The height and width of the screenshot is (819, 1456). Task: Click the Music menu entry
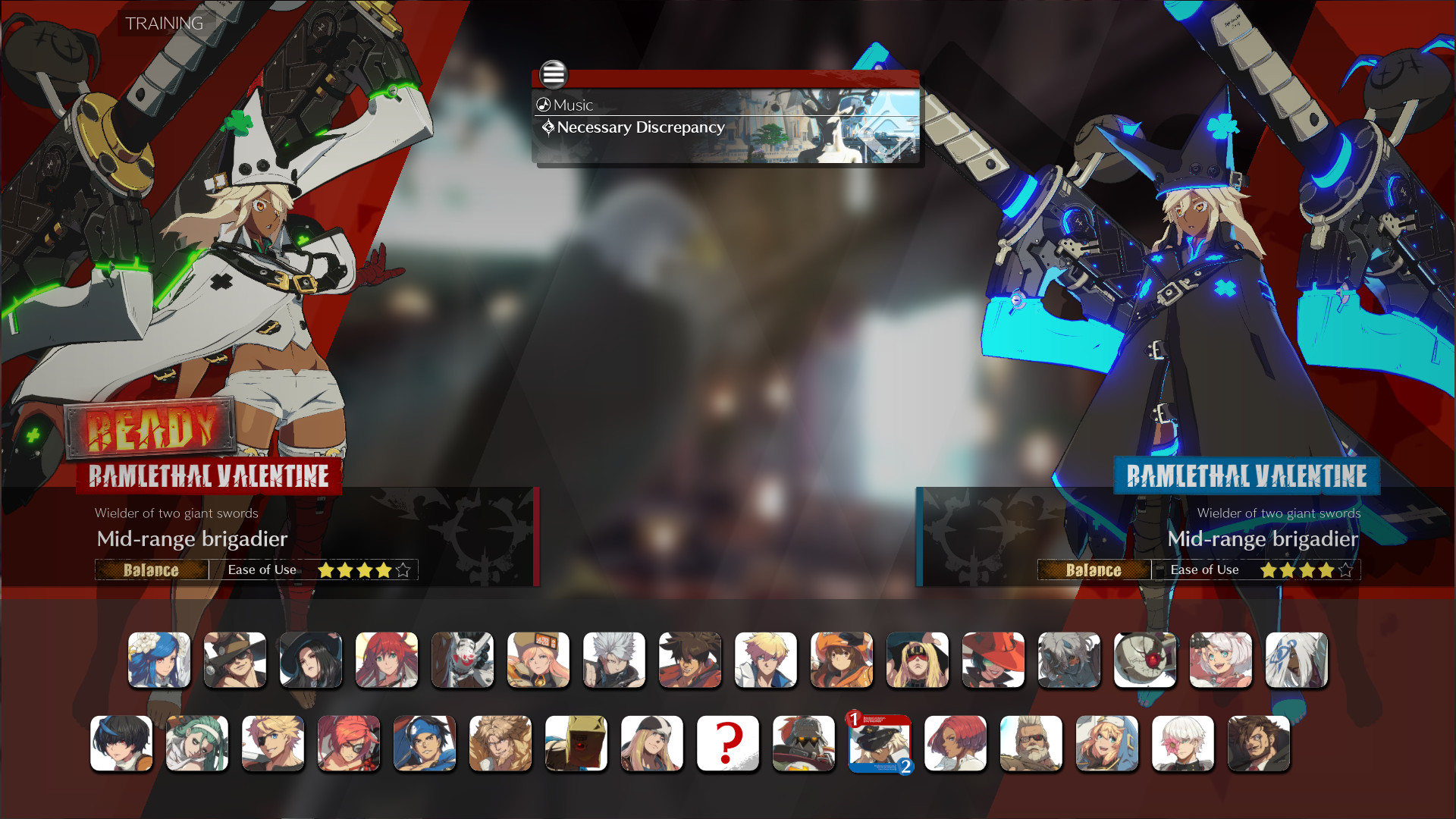574,105
